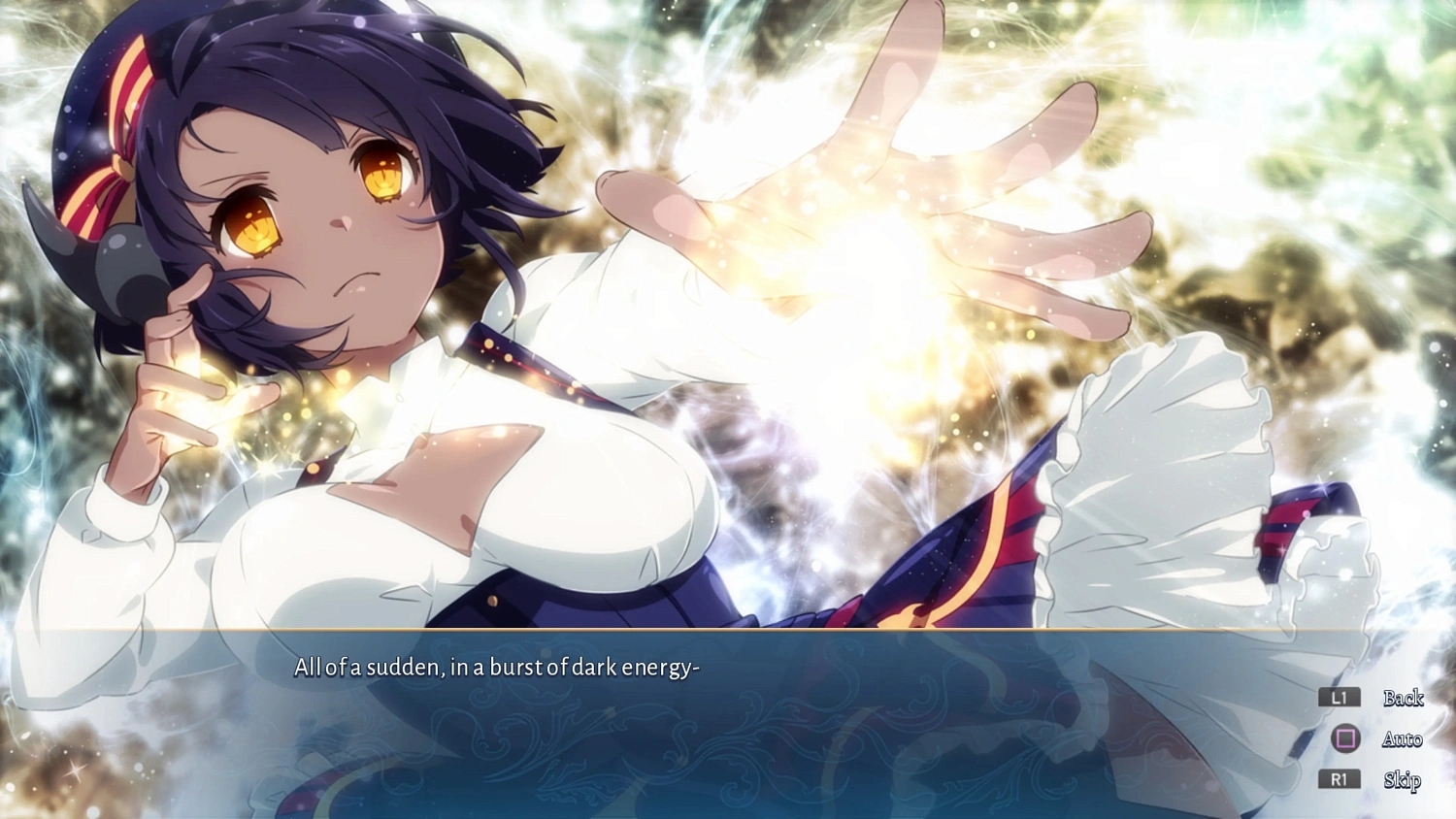Enable Skip mode for dialogue
The width and height of the screenshot is (1456, 819).
click(1404, 779)
